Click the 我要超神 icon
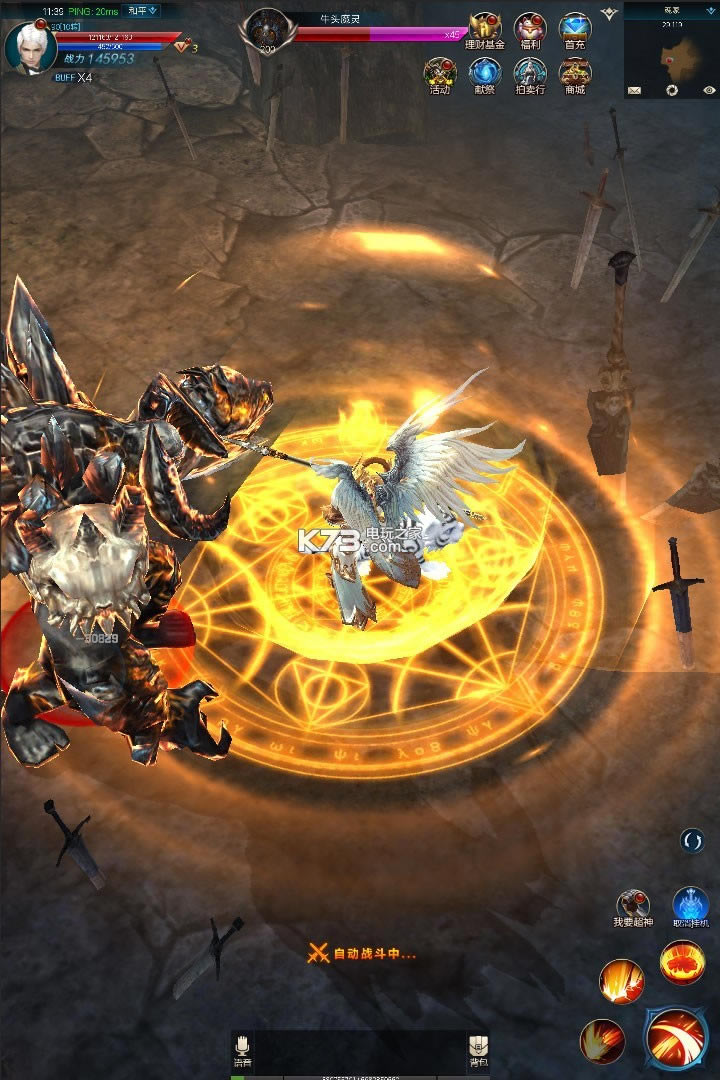This screenshot has width=720, height=1080. [633, 905]
